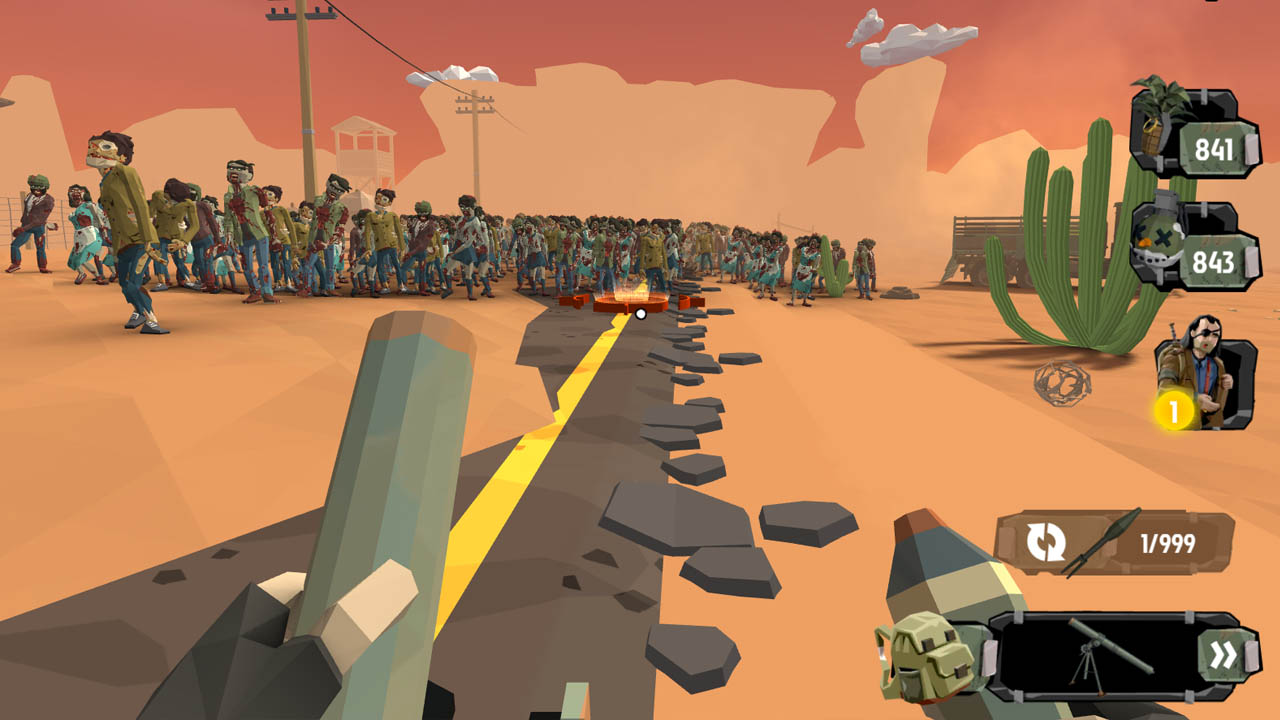
Task: Click the 1/999 ammo readout
Action: pos(1168,540)
